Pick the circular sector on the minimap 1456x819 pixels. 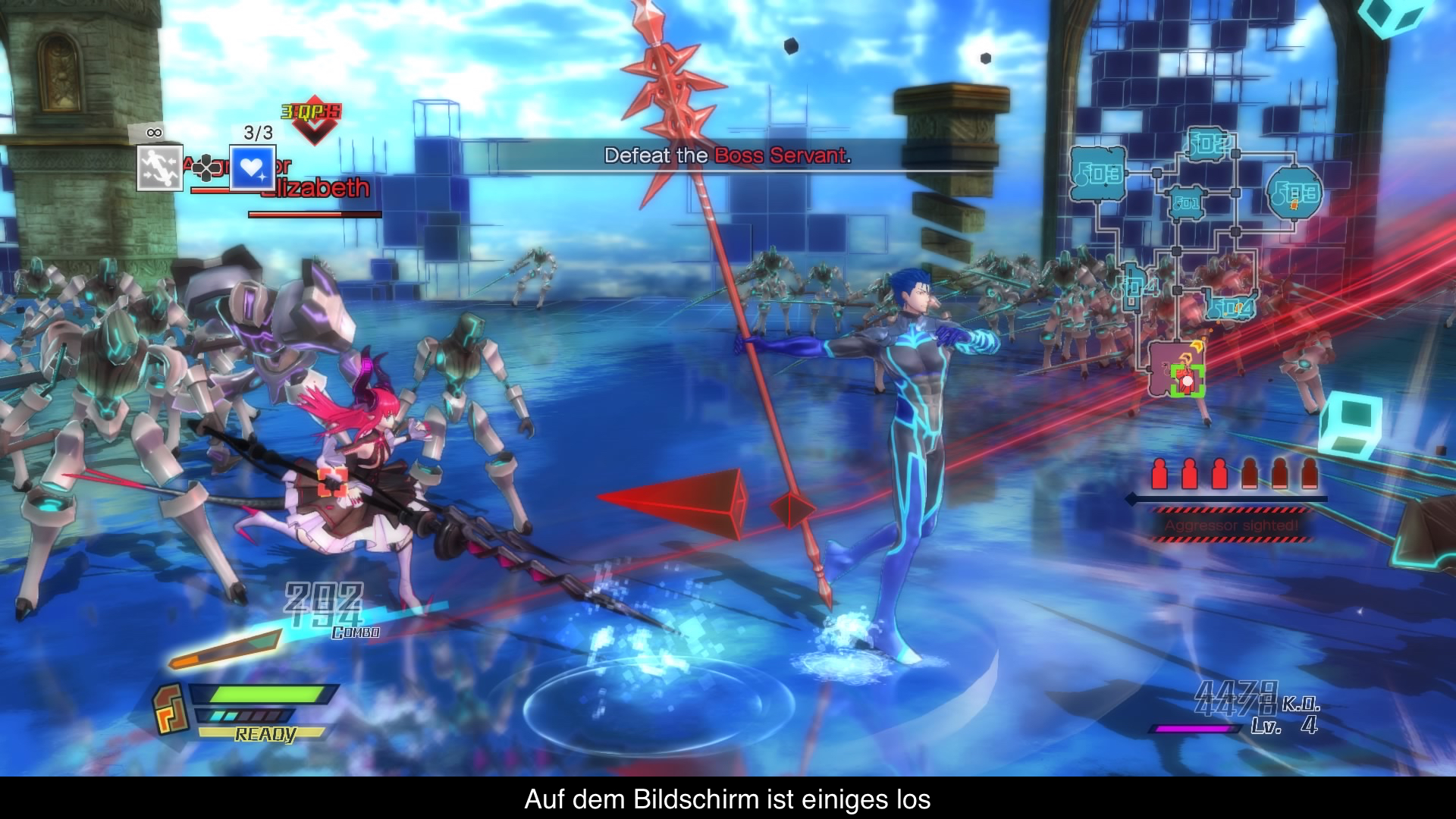1294,193
